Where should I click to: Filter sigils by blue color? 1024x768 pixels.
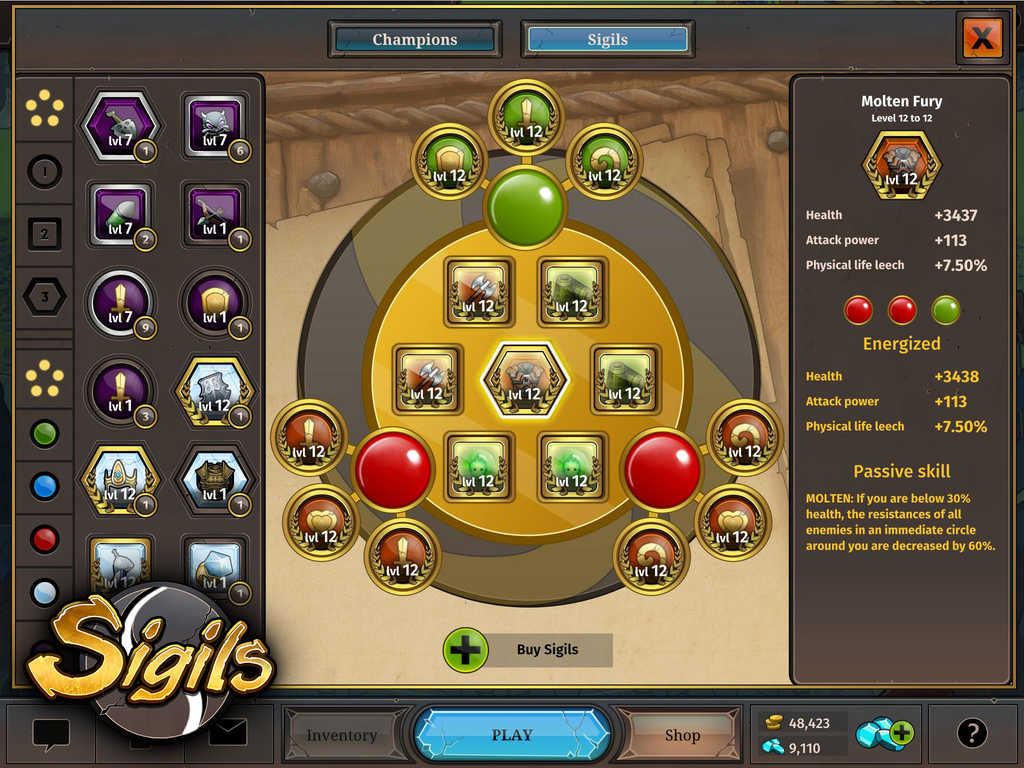coord(45,486)
